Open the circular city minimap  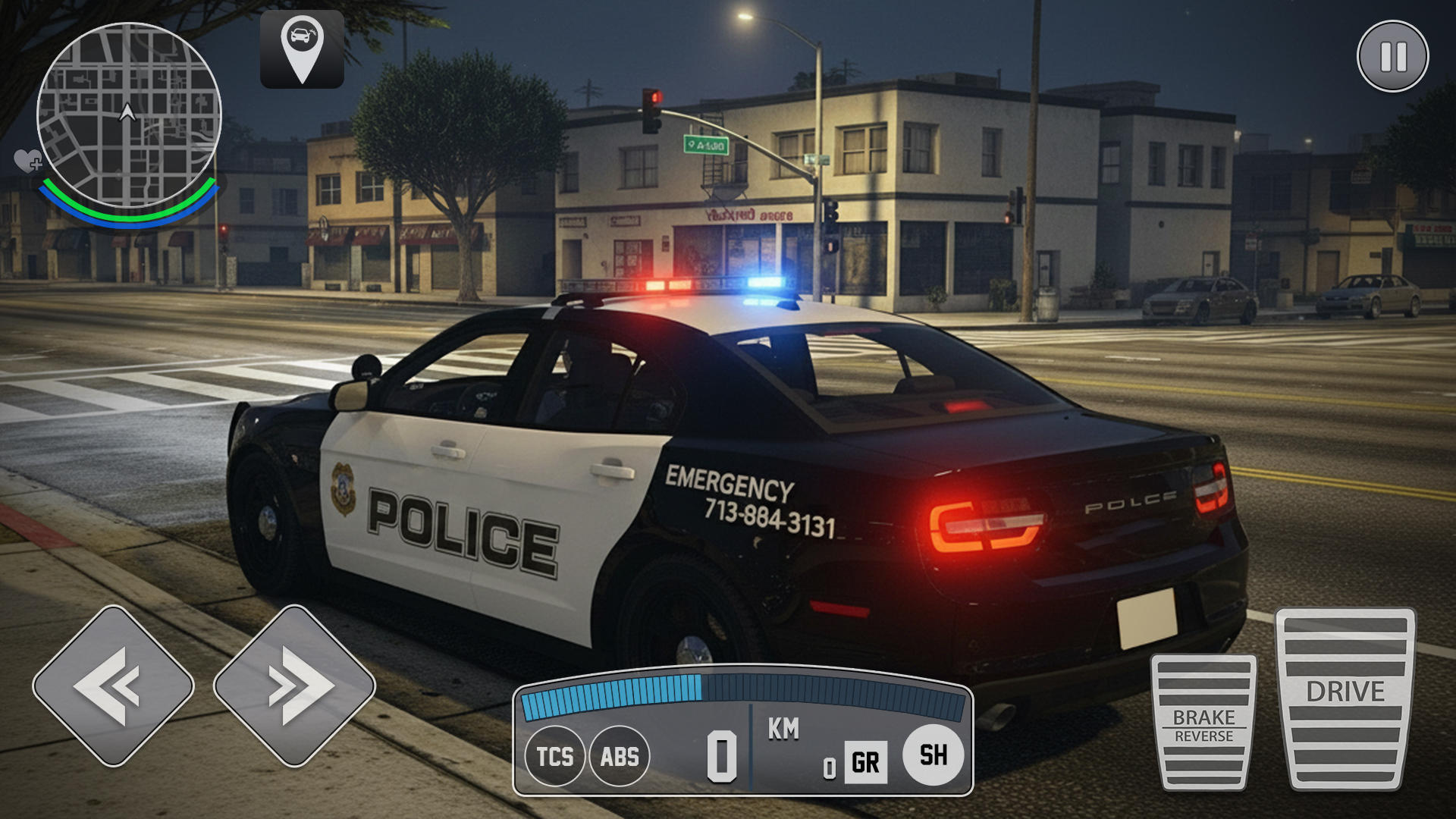click(x=129, y=115)
